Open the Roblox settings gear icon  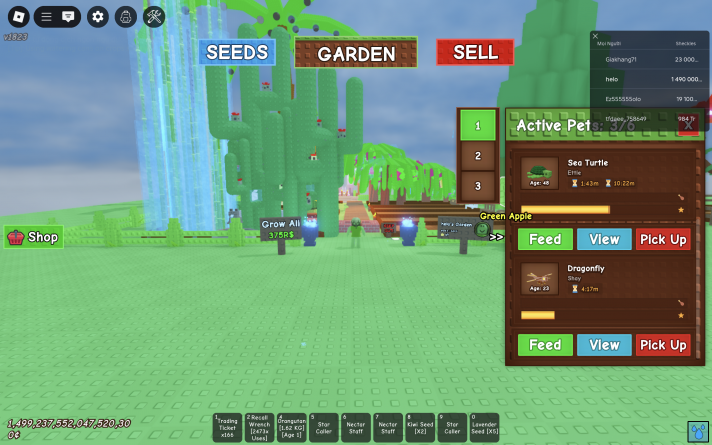point(97,16)
